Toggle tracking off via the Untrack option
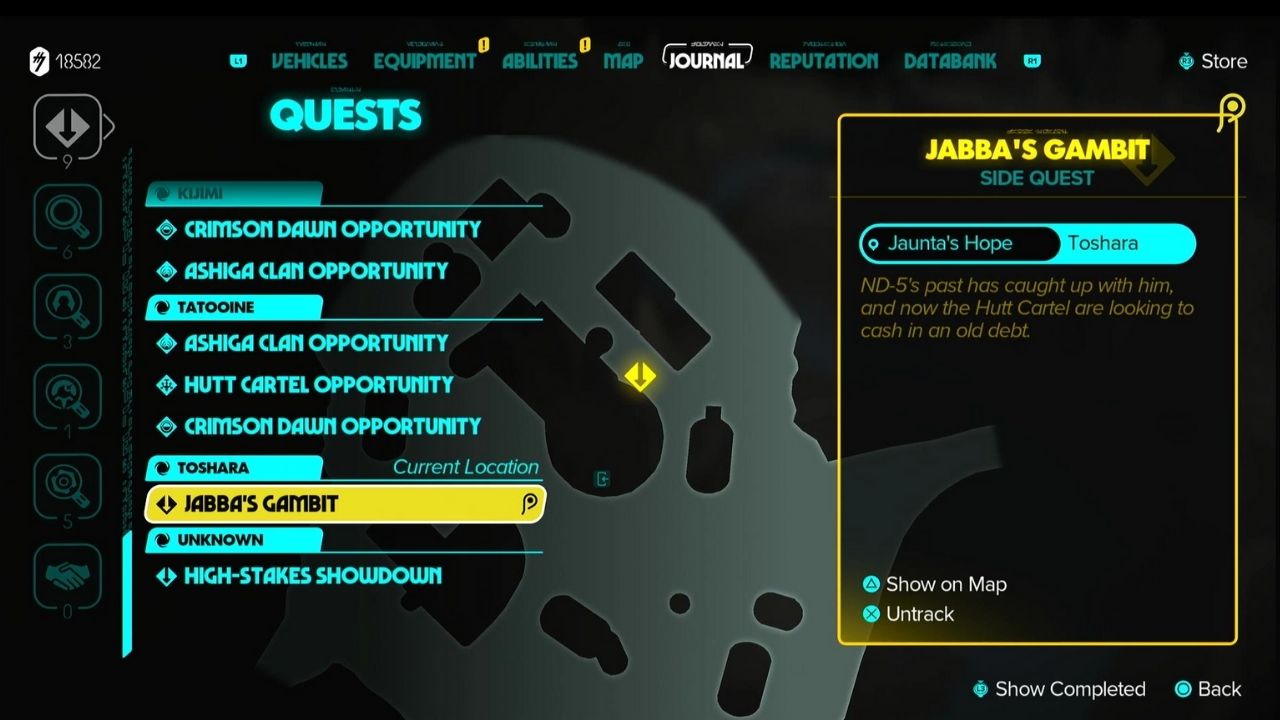Viewport: 1280px width, 720px height. tap(908, 614)
